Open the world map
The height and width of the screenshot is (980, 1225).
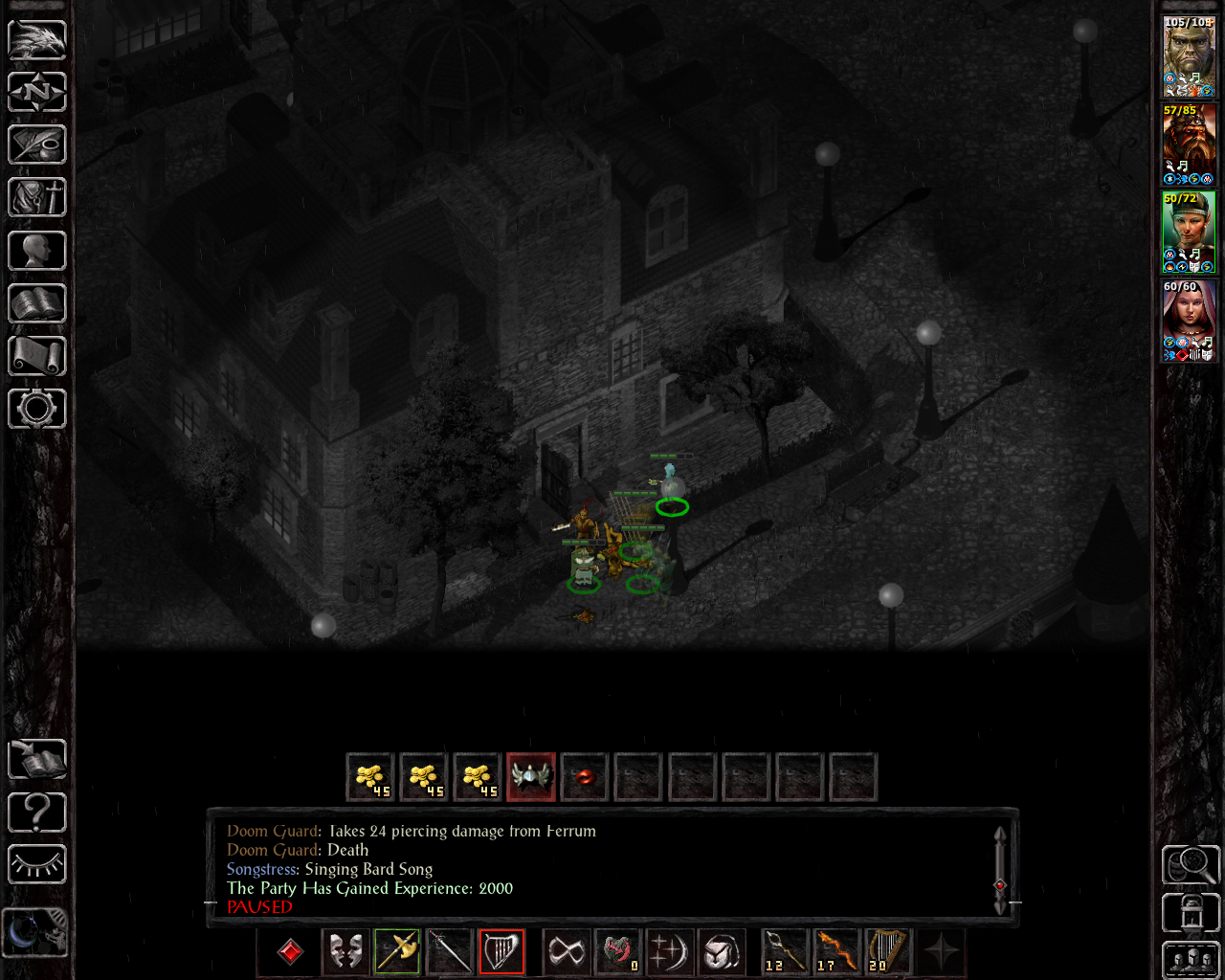tap(36, 92)
